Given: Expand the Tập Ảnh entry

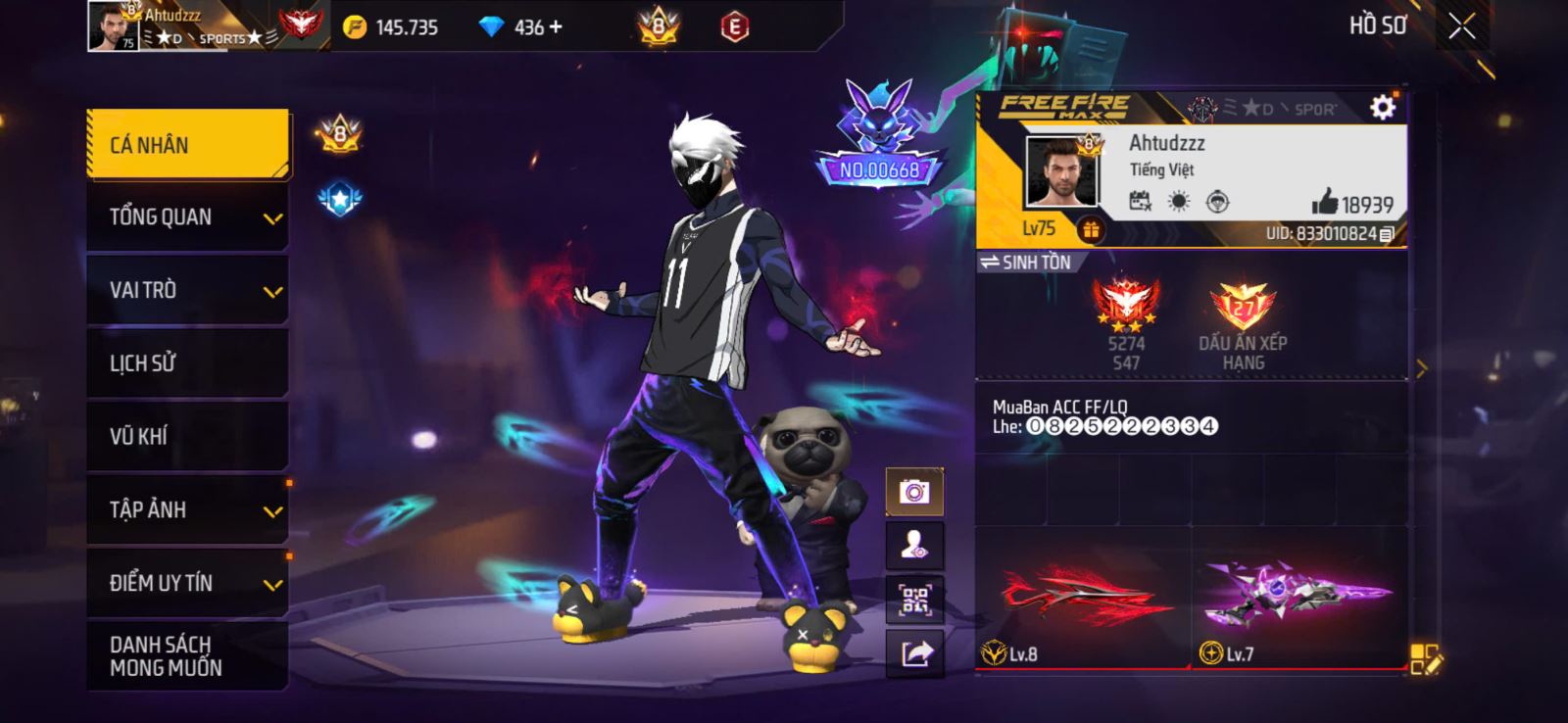Looking at the screenshot, I should pyautogui.click(x=187, y=509).
